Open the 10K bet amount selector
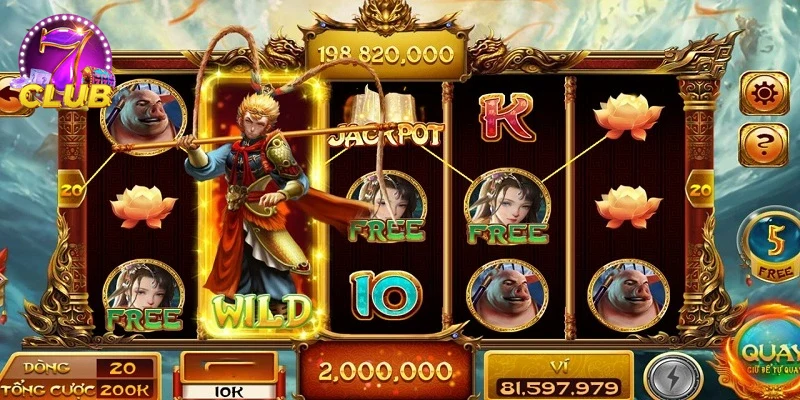 [226, 377]
